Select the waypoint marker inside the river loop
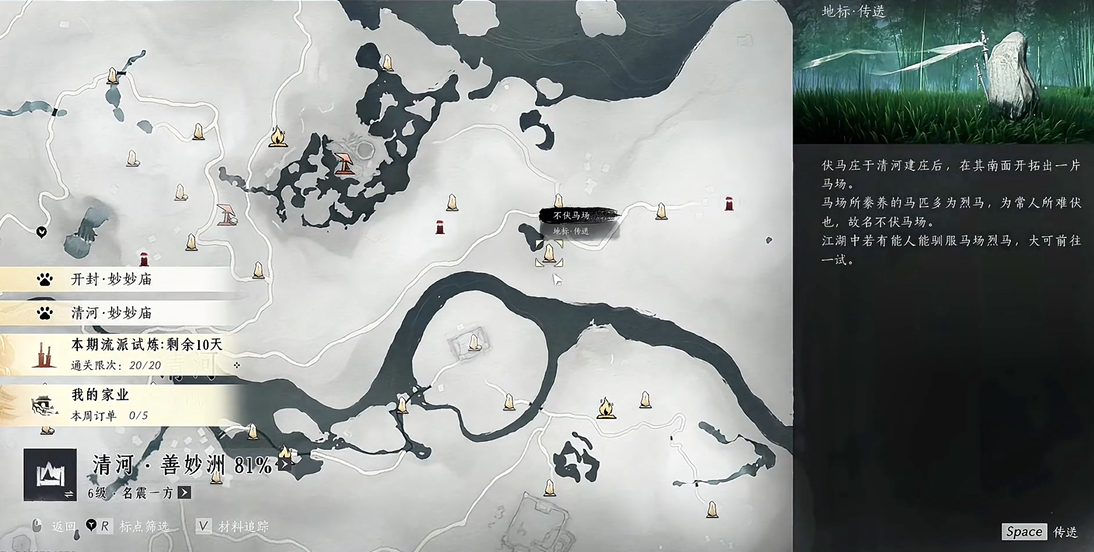 click(474, 343)
